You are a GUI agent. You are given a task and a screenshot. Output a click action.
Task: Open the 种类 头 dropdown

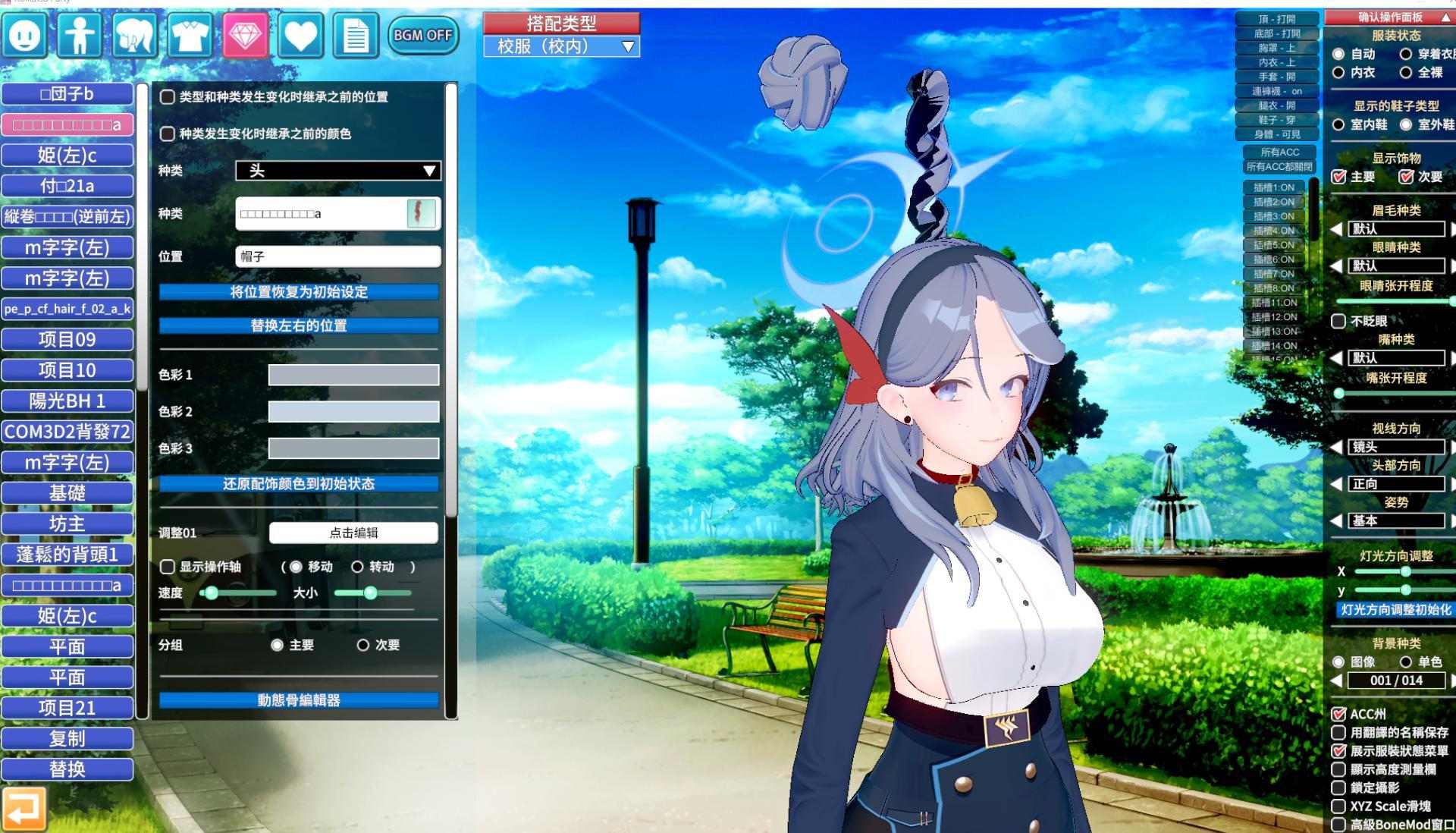pyautogui.click(x=337, y=171)
